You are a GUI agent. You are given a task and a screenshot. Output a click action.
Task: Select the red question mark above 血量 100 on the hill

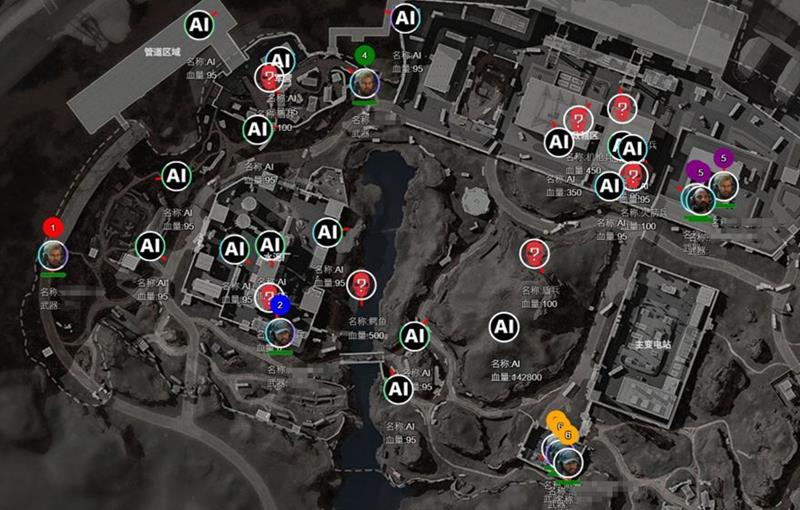pos(535,254)
